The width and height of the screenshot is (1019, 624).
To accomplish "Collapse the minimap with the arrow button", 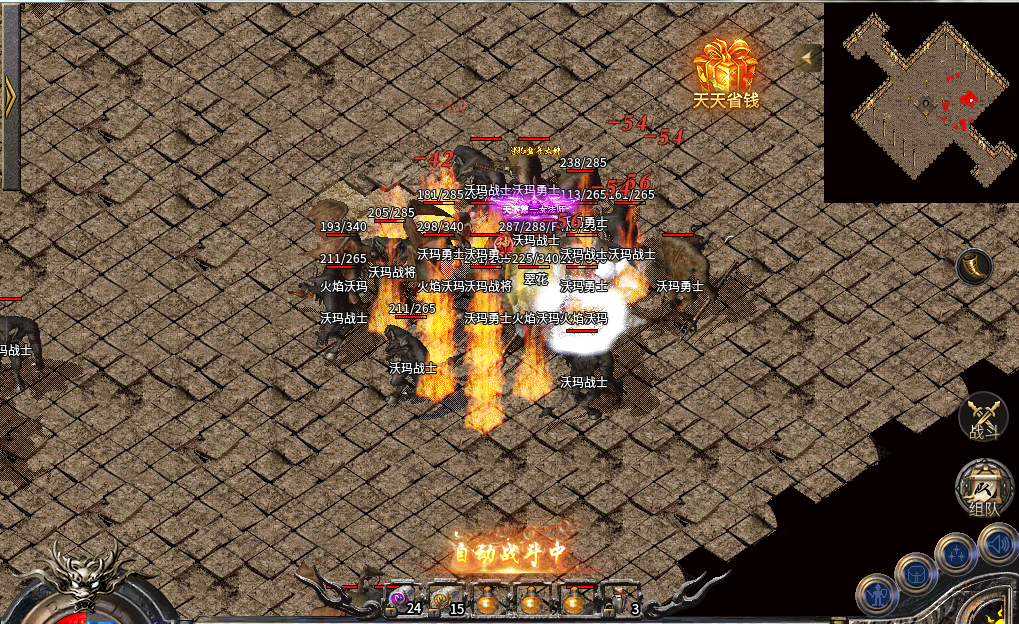I will pos(808,58).
